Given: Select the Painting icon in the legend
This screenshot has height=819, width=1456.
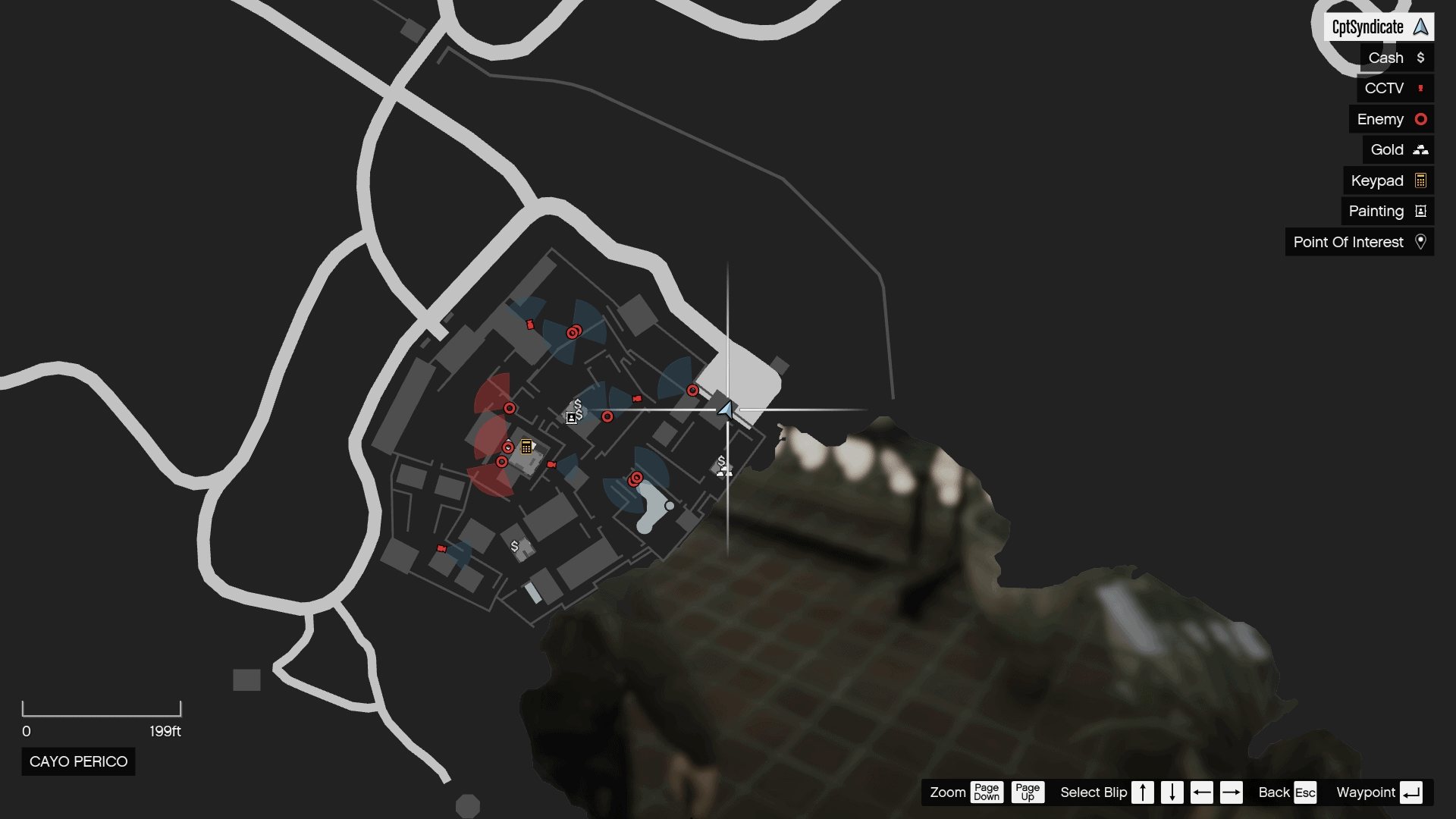Looking at the screenshot, I should click(x=1421, y=212).
